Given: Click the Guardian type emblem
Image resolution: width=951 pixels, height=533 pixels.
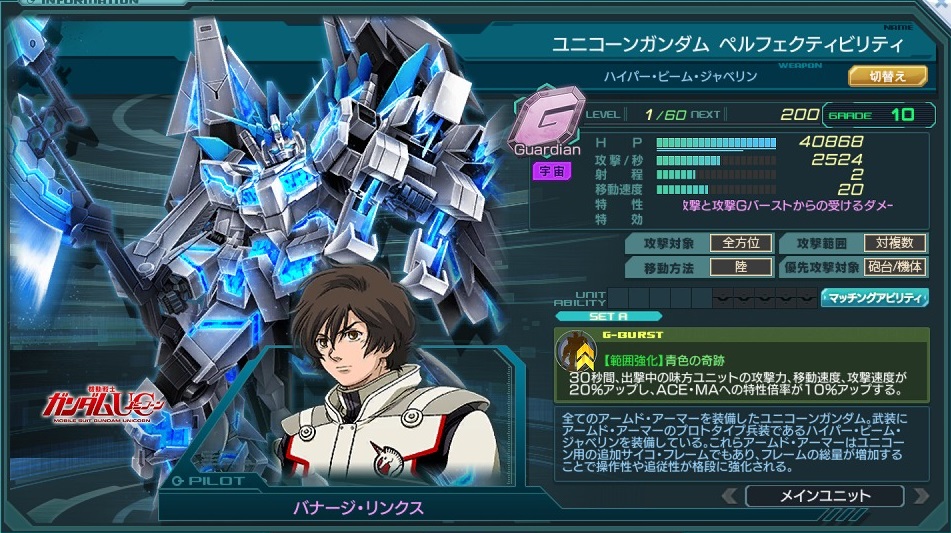Looking at the screenshot, I should click(547, 123).
